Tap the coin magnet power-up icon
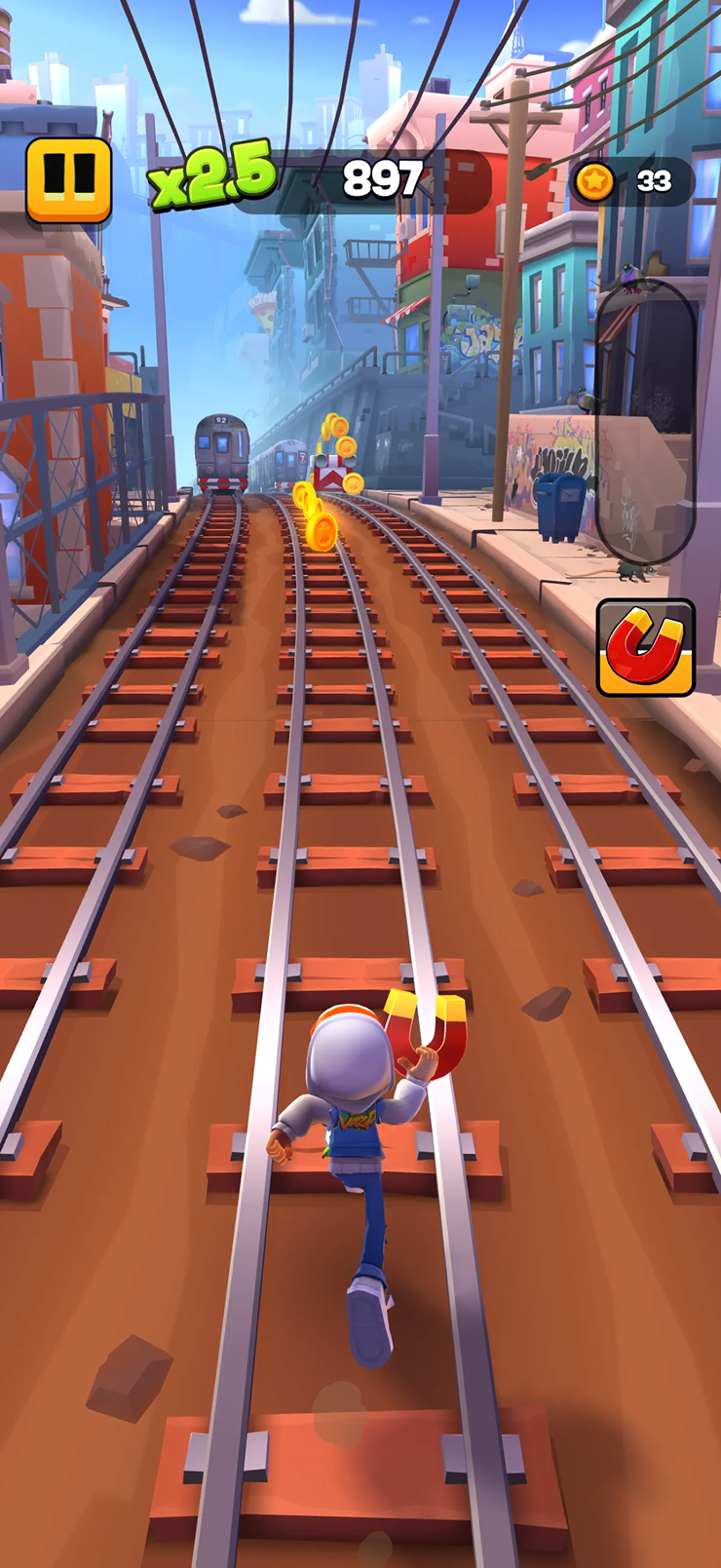This screenshot has height=1568, width=721. coord(645,647)
